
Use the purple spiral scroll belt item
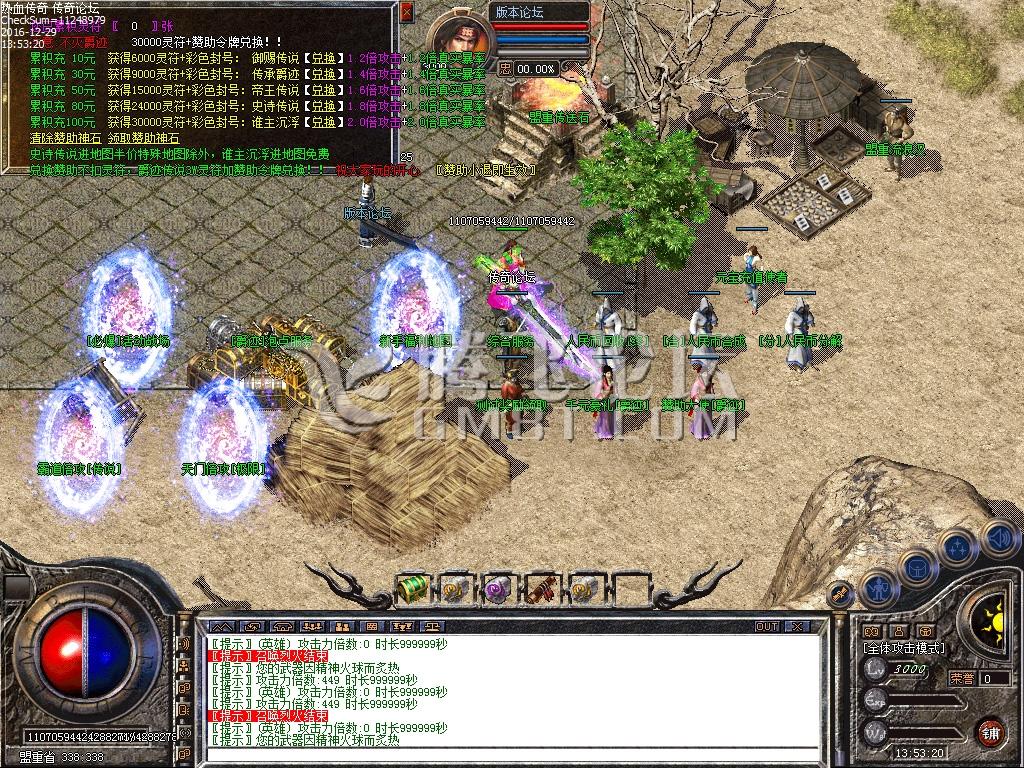point(497,589)
